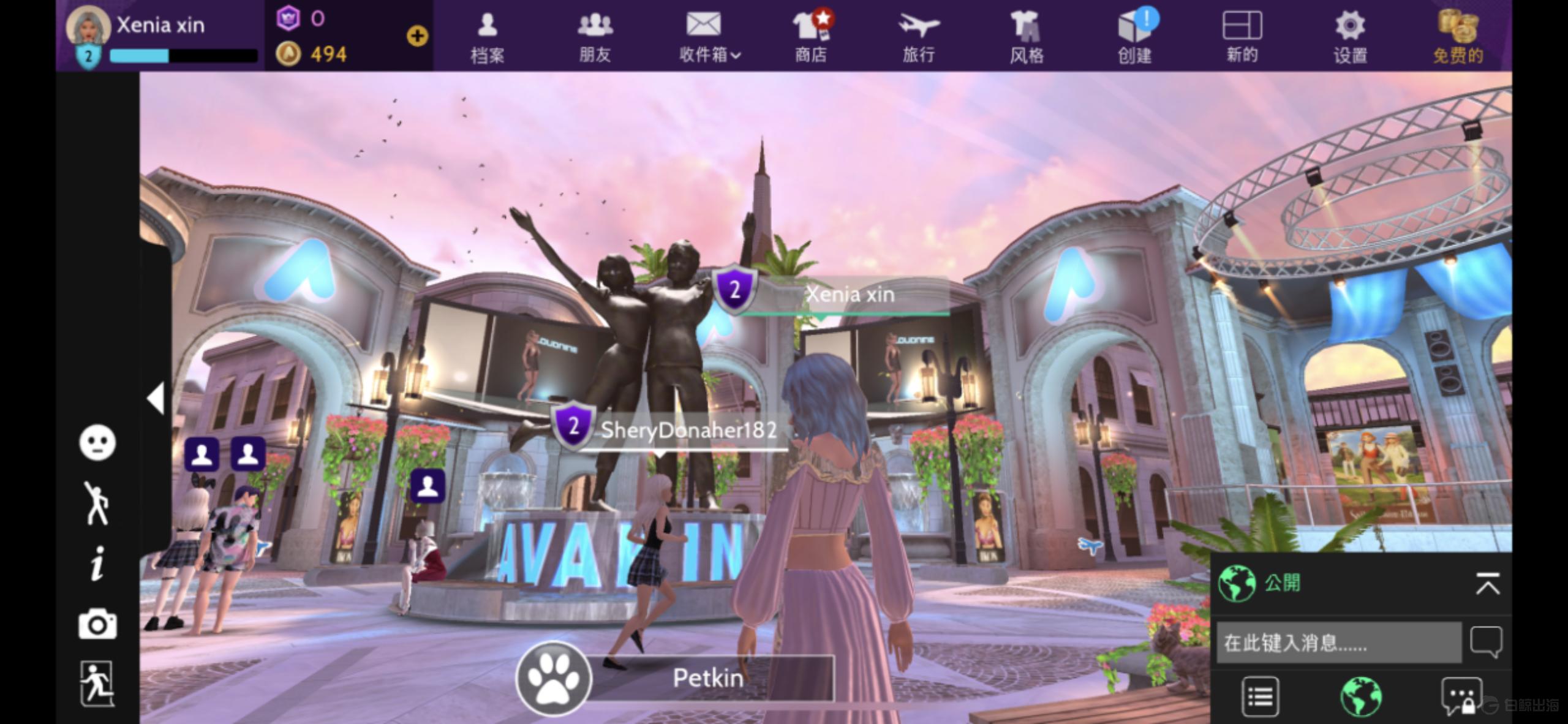The image size is (1568, 724).
Task: Focus the chat message input field
Action: [x=1338, y=643]
